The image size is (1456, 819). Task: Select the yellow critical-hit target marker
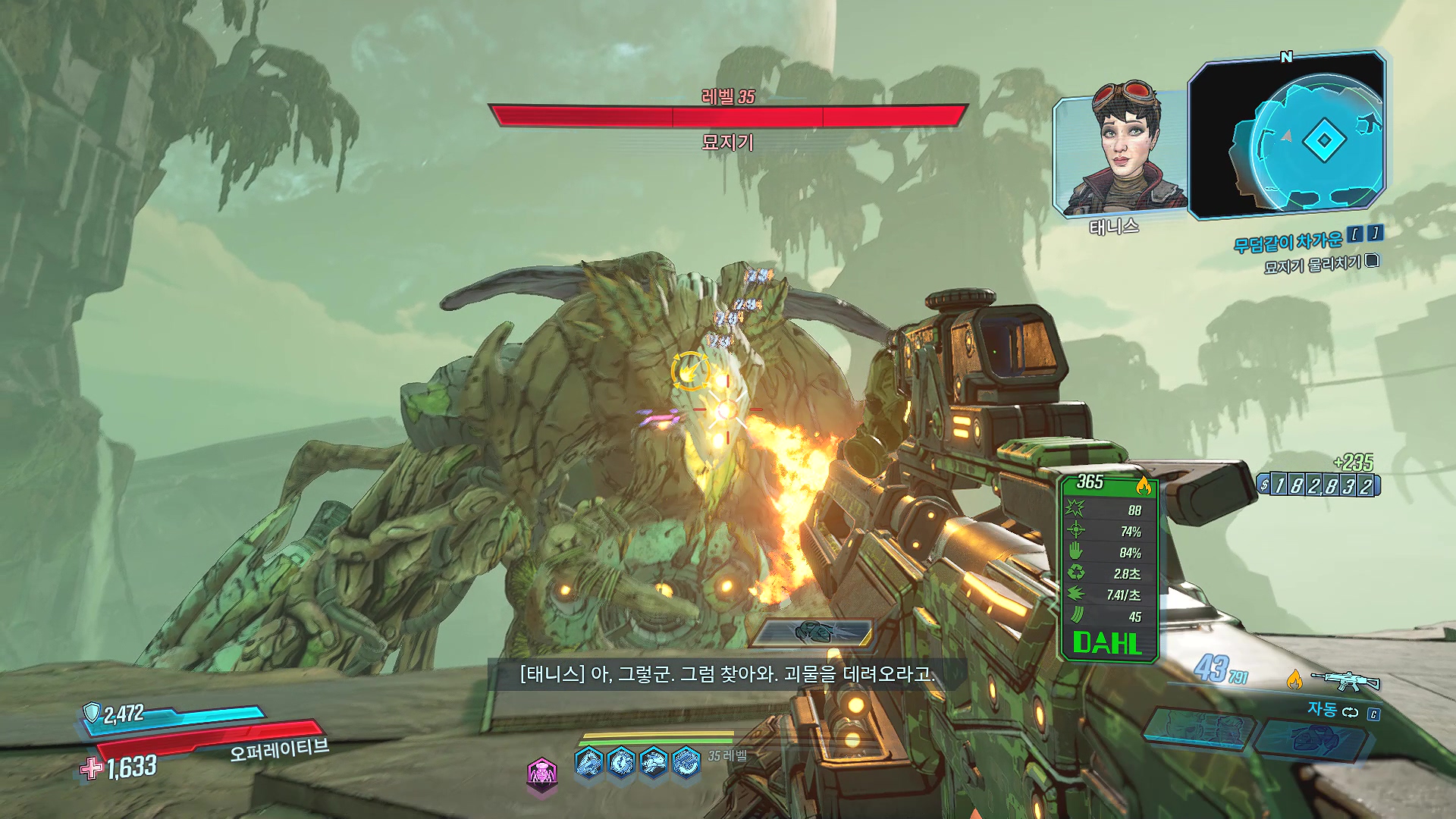[690, 372]
